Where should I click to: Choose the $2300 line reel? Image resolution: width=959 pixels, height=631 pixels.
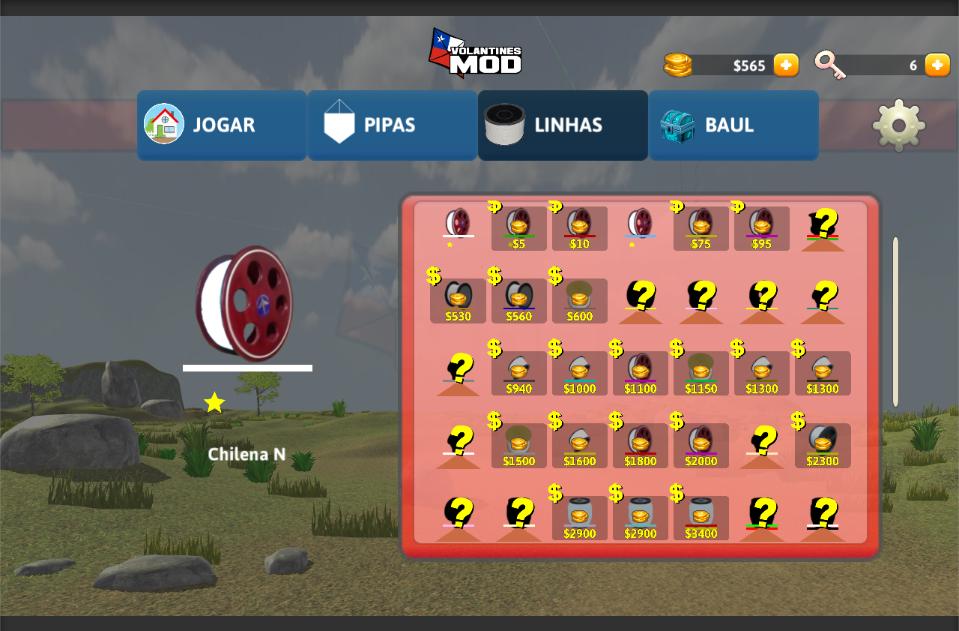(823, 445)
